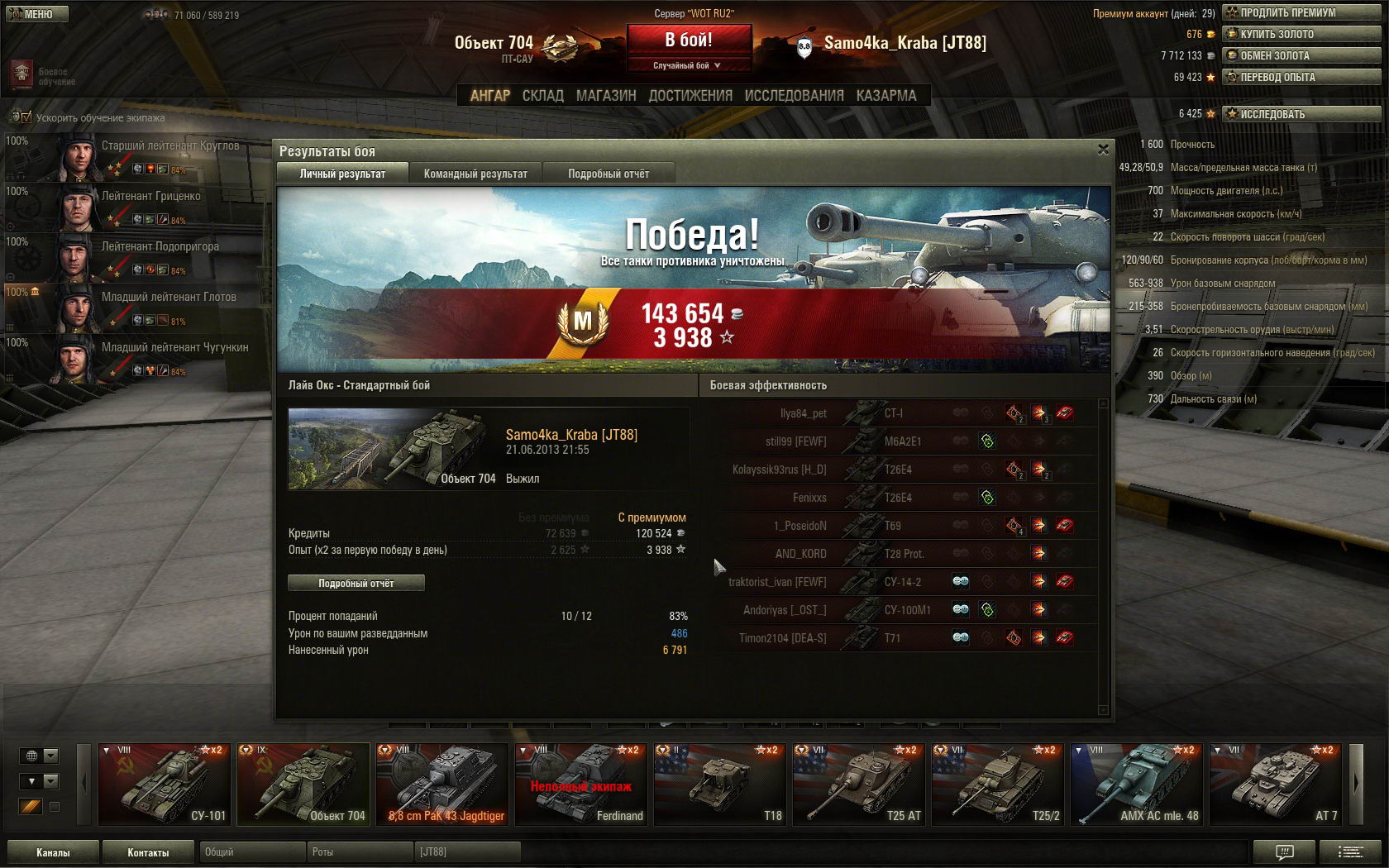Switch to the КАЗАРМА section
Viewport: 1389px width, 868px height.
886,95
